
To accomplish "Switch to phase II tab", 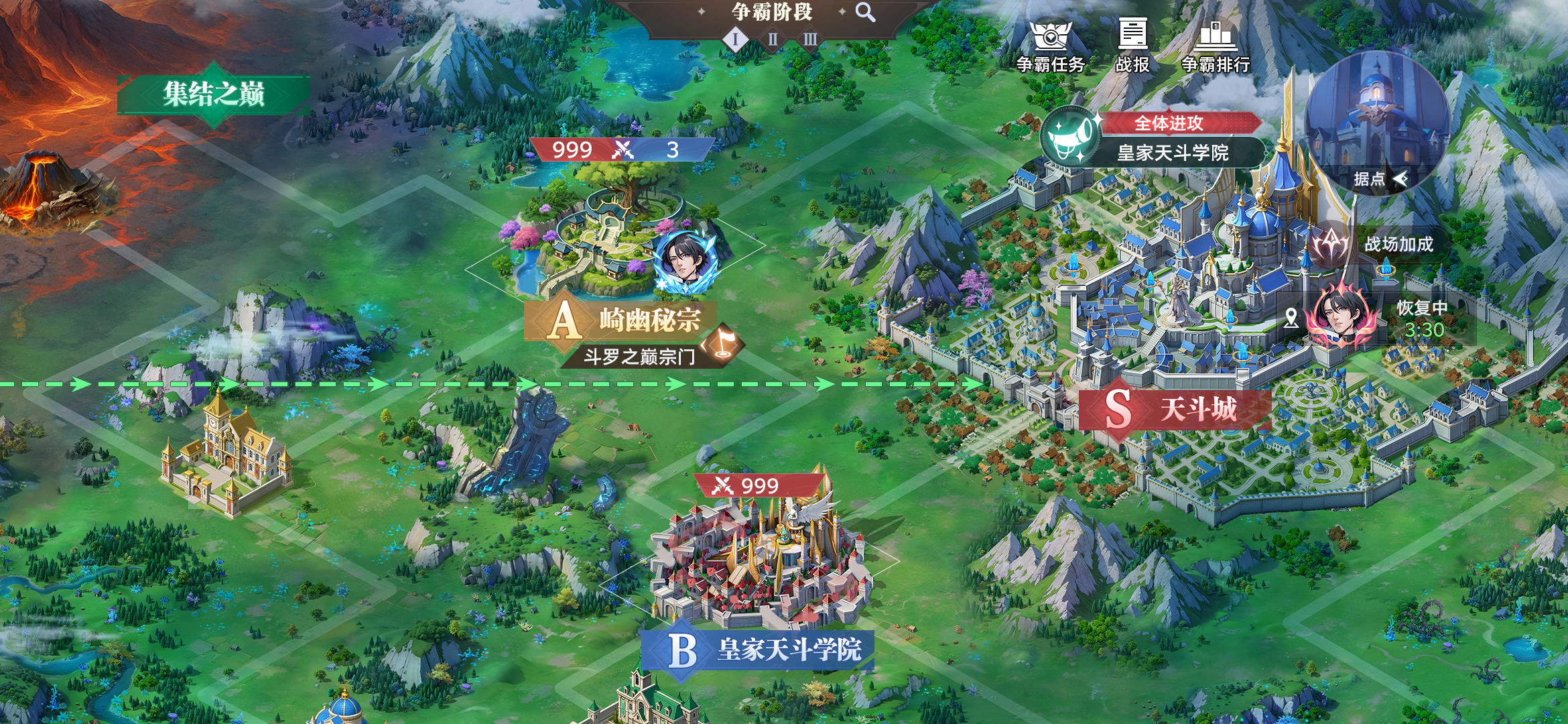I will [773, 40].
